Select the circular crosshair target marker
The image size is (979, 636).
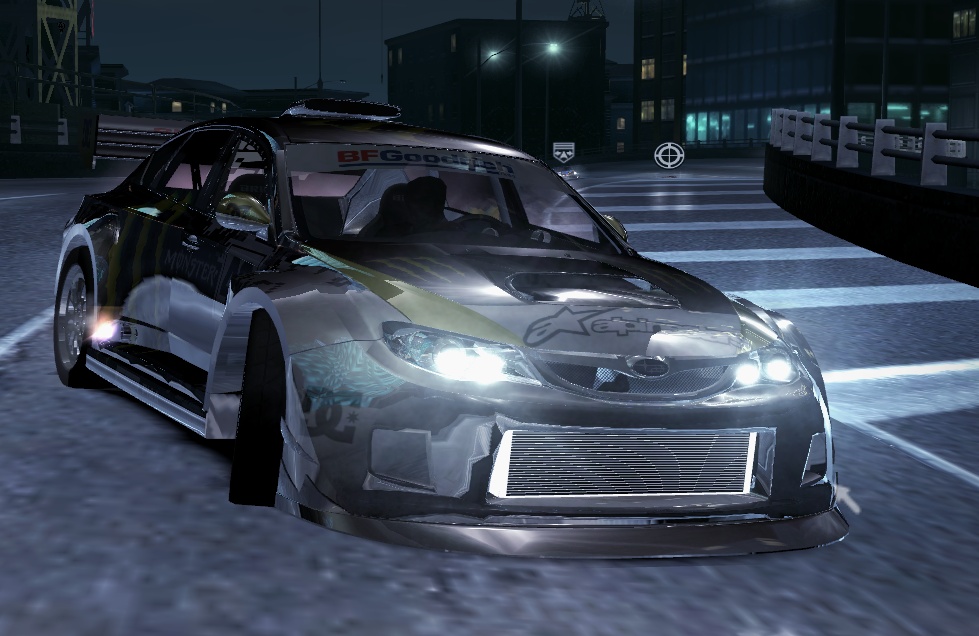pos(668,154)
